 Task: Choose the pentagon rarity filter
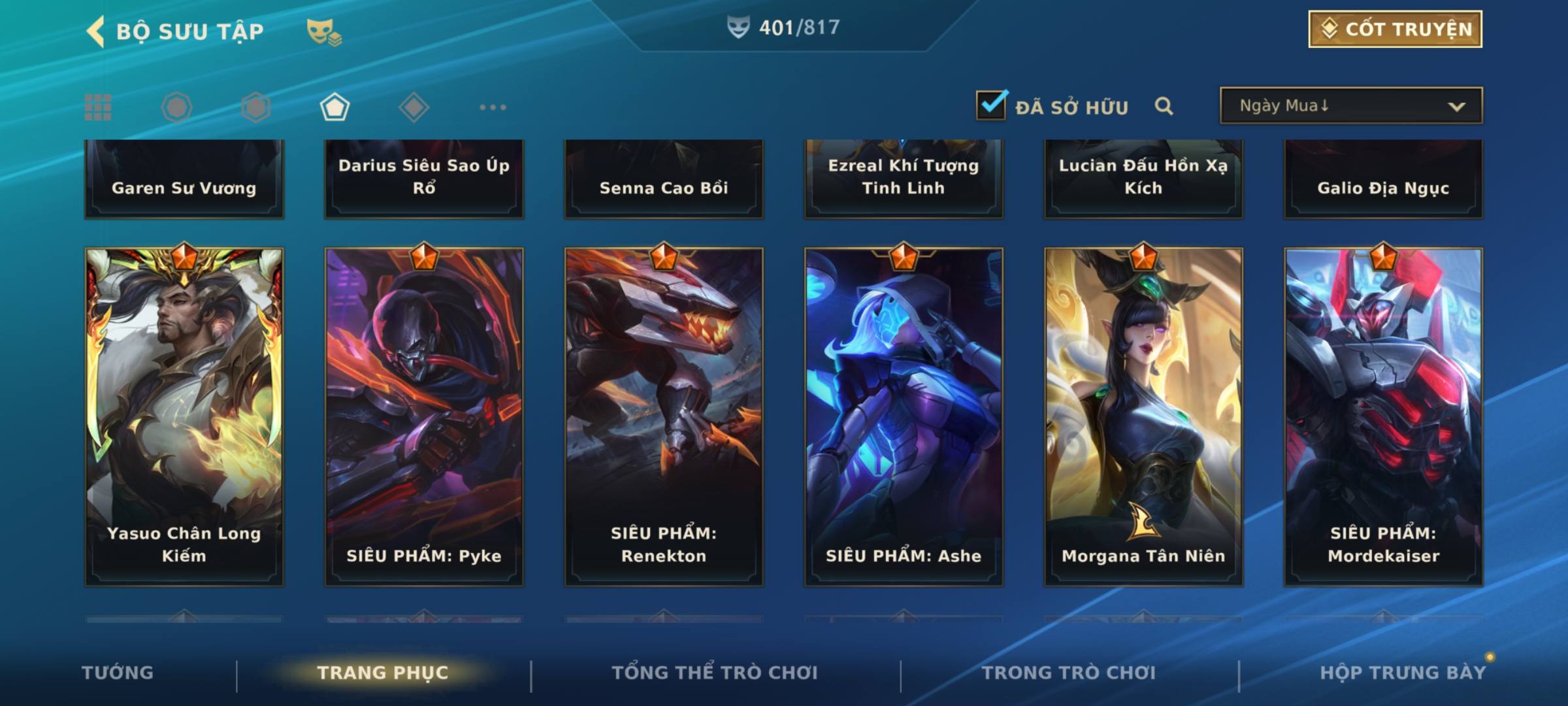[x=335, y=107]
